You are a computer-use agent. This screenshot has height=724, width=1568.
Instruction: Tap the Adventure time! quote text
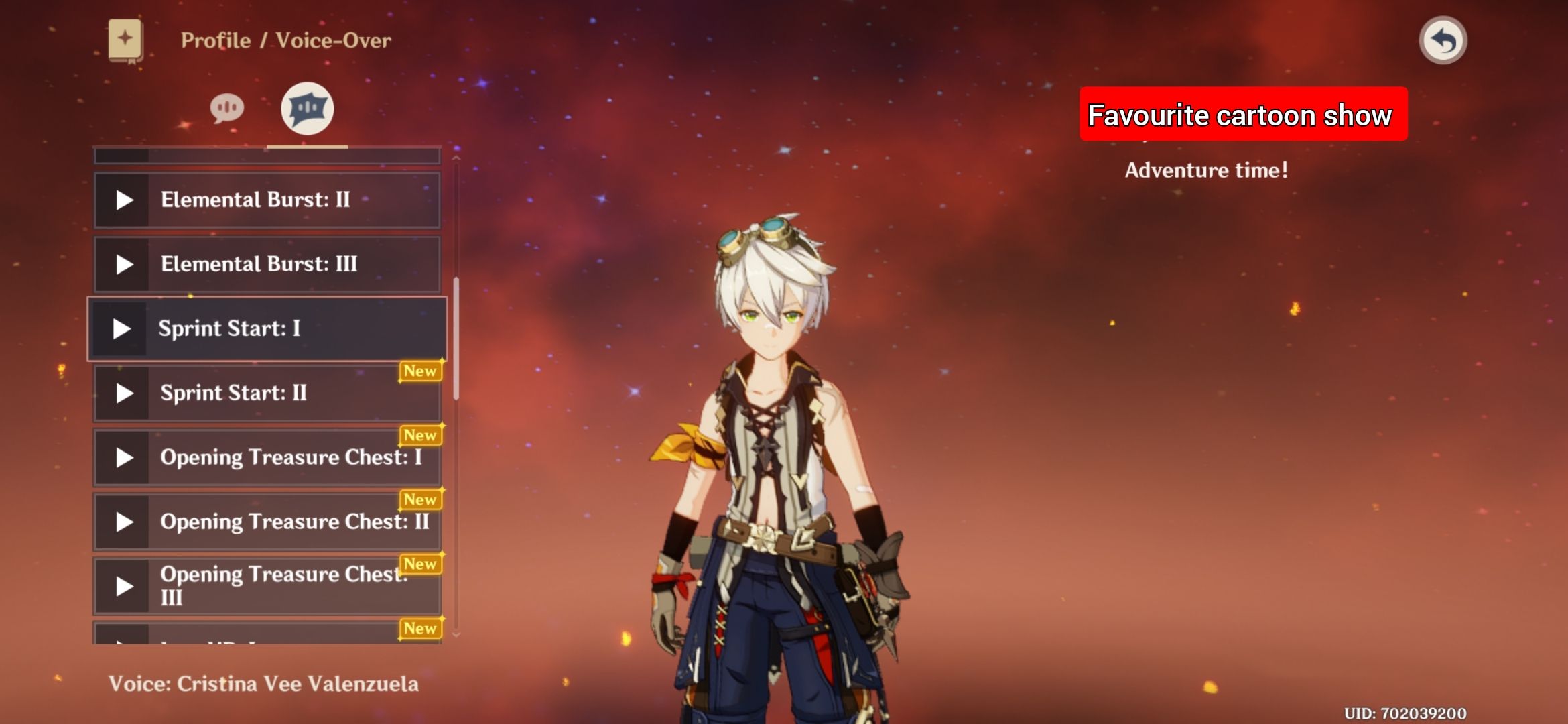coord(1206,170)
